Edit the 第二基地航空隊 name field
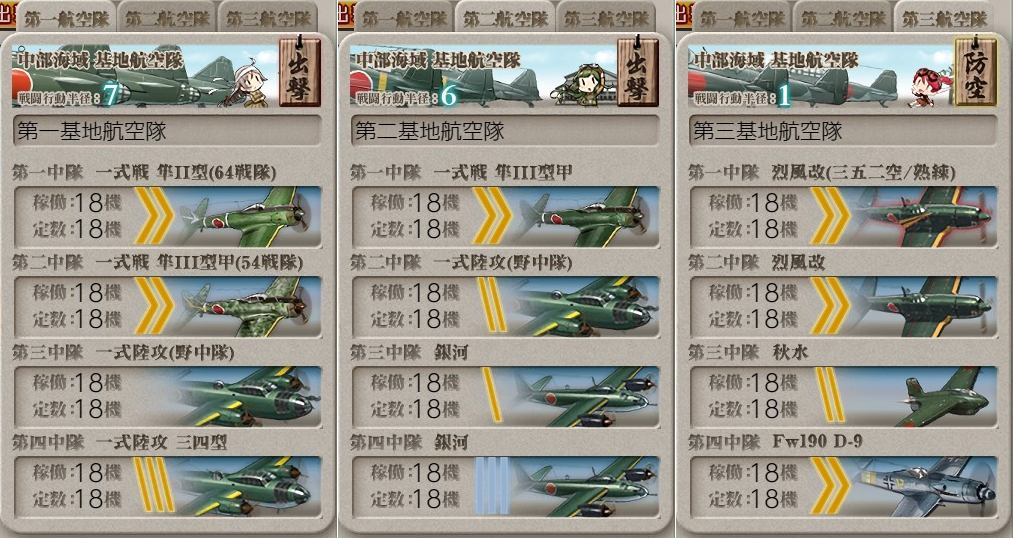 click(x=504, y=131)
